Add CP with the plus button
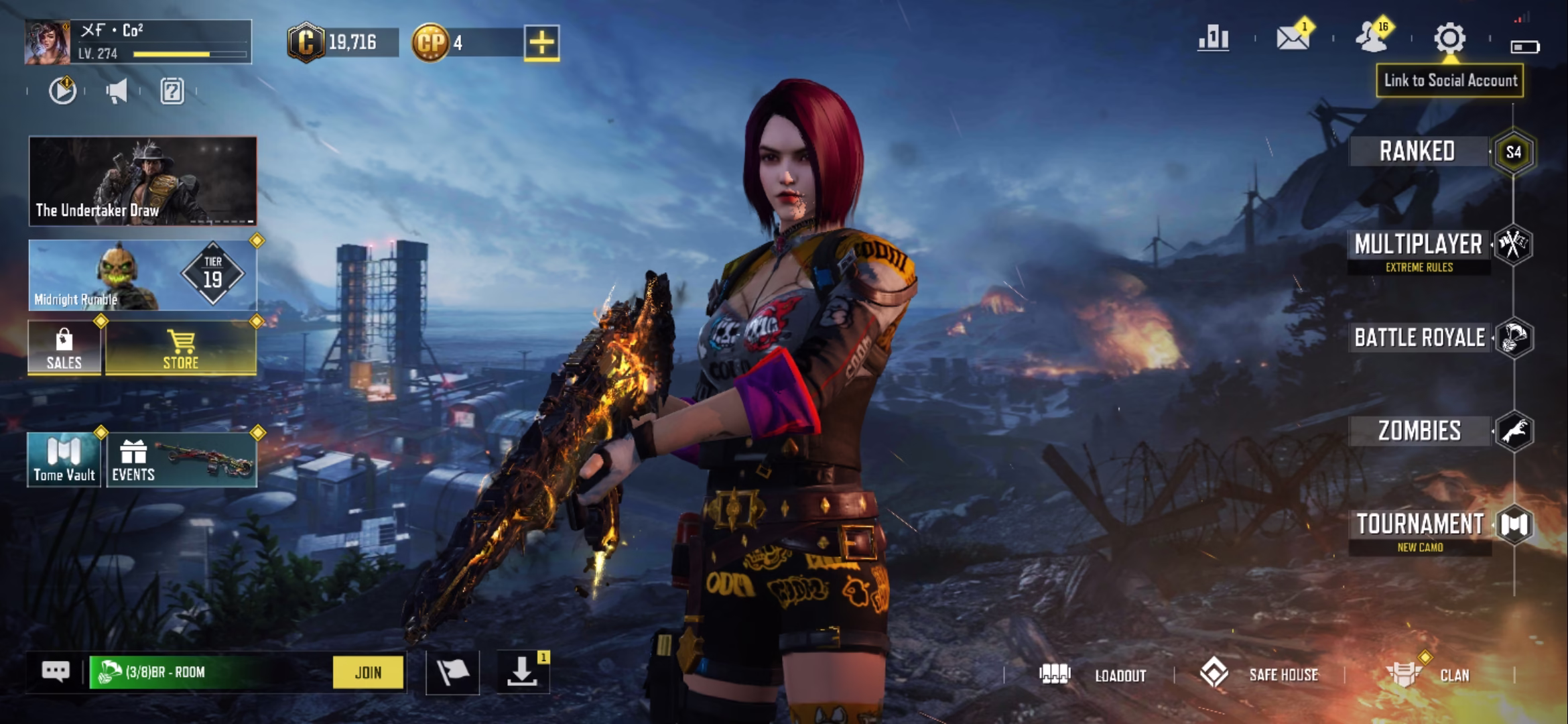Screen dimensions: 1568x724 point(541,43)
